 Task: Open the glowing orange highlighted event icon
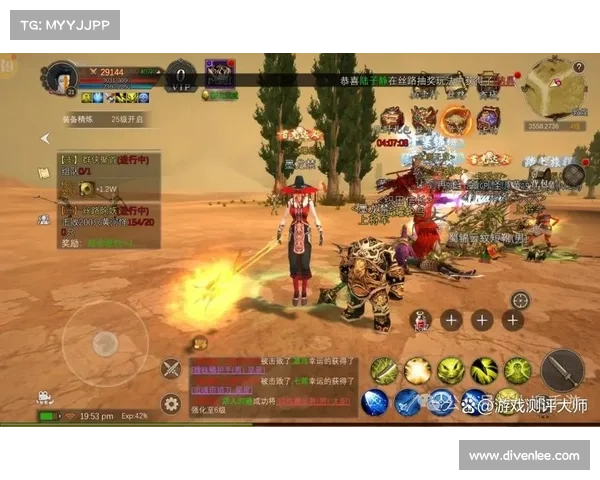[456, 120]
